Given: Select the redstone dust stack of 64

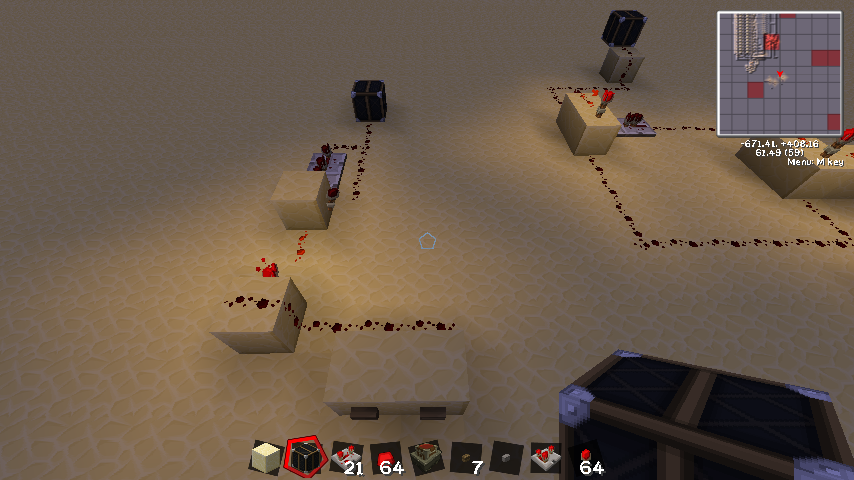Looking at the screenshot, I should [386, 458].
